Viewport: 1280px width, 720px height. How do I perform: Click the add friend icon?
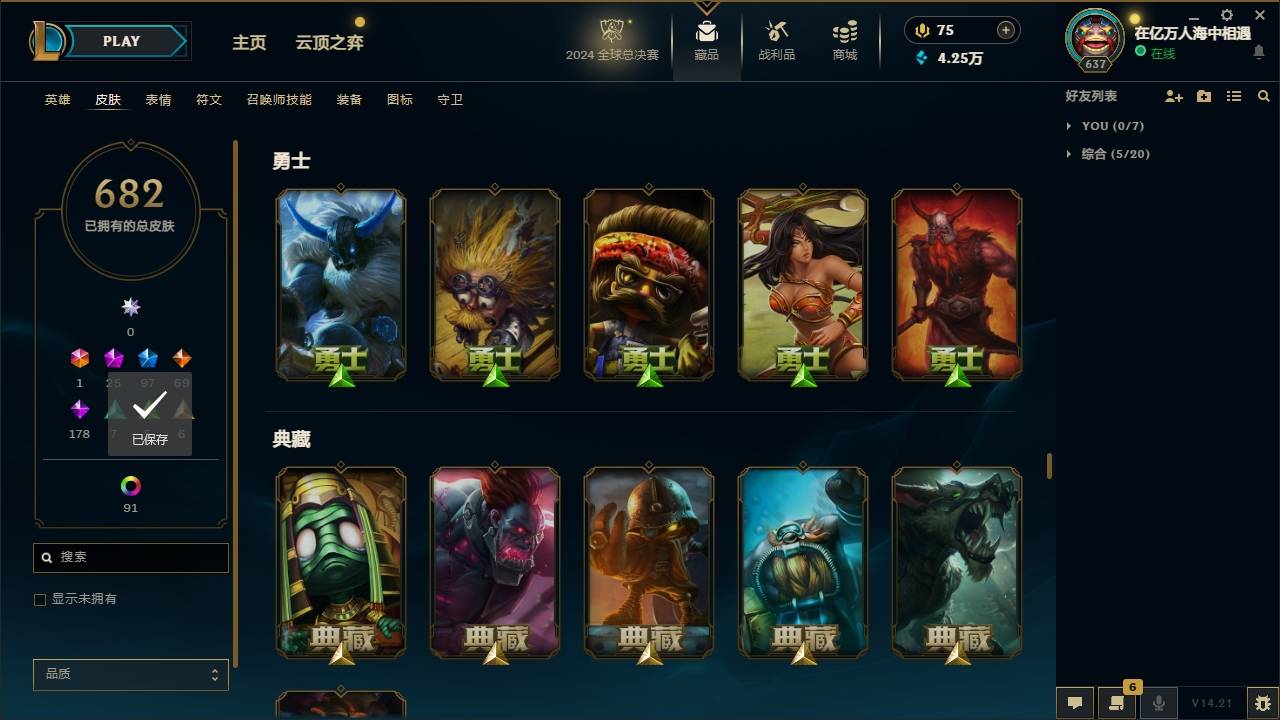pos(1174,96)
